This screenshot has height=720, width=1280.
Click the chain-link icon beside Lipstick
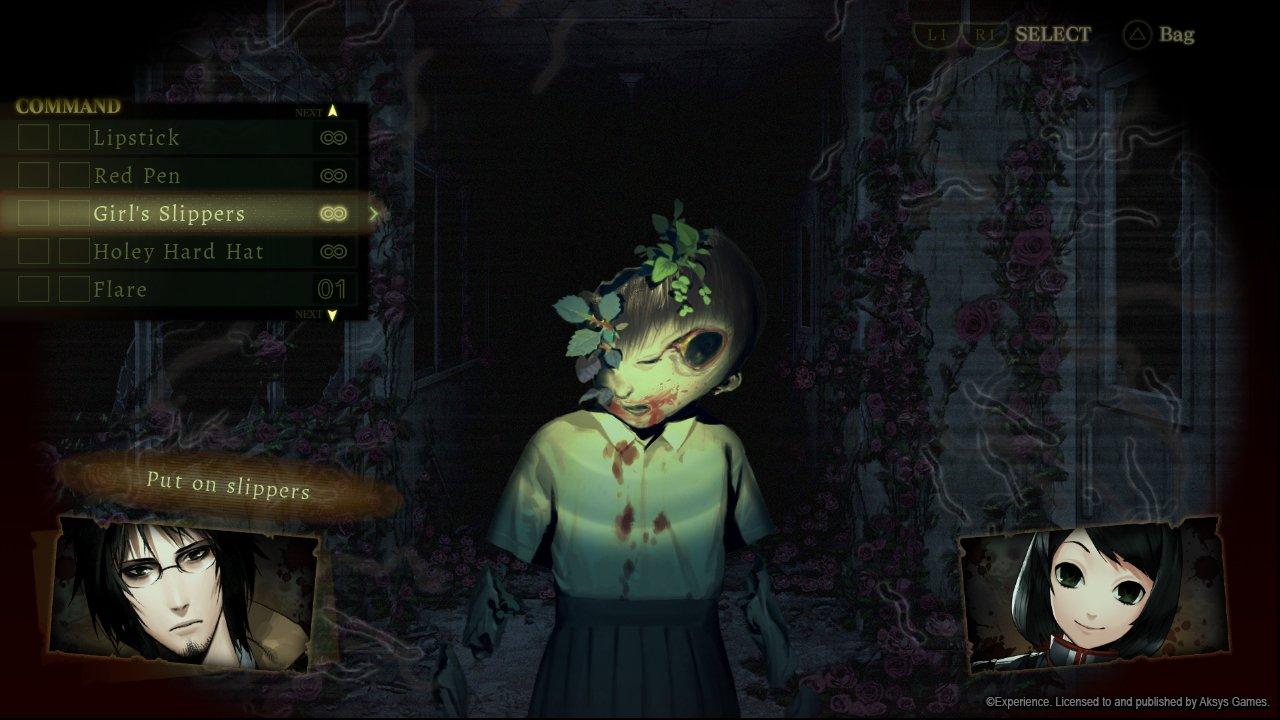tap(334, 137)
